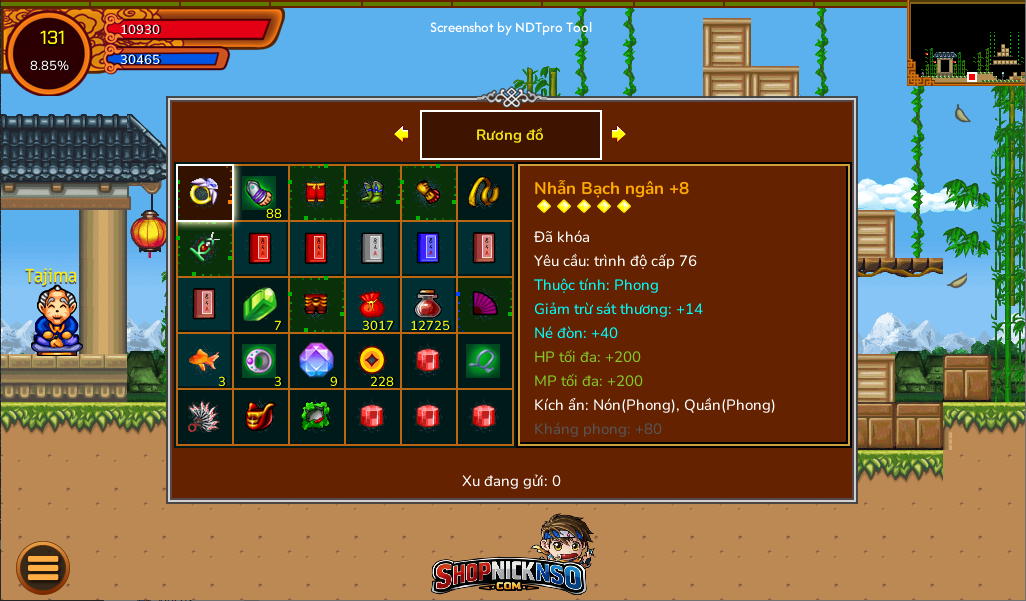
Task: Pick the green boots item slot
Action: [372, 193]
